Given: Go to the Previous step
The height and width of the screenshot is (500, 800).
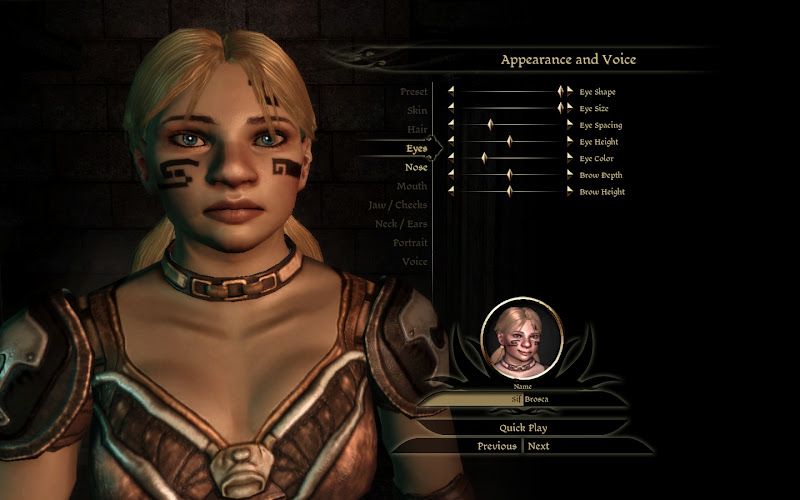Looking at the screenshot, I should point(496,446).
